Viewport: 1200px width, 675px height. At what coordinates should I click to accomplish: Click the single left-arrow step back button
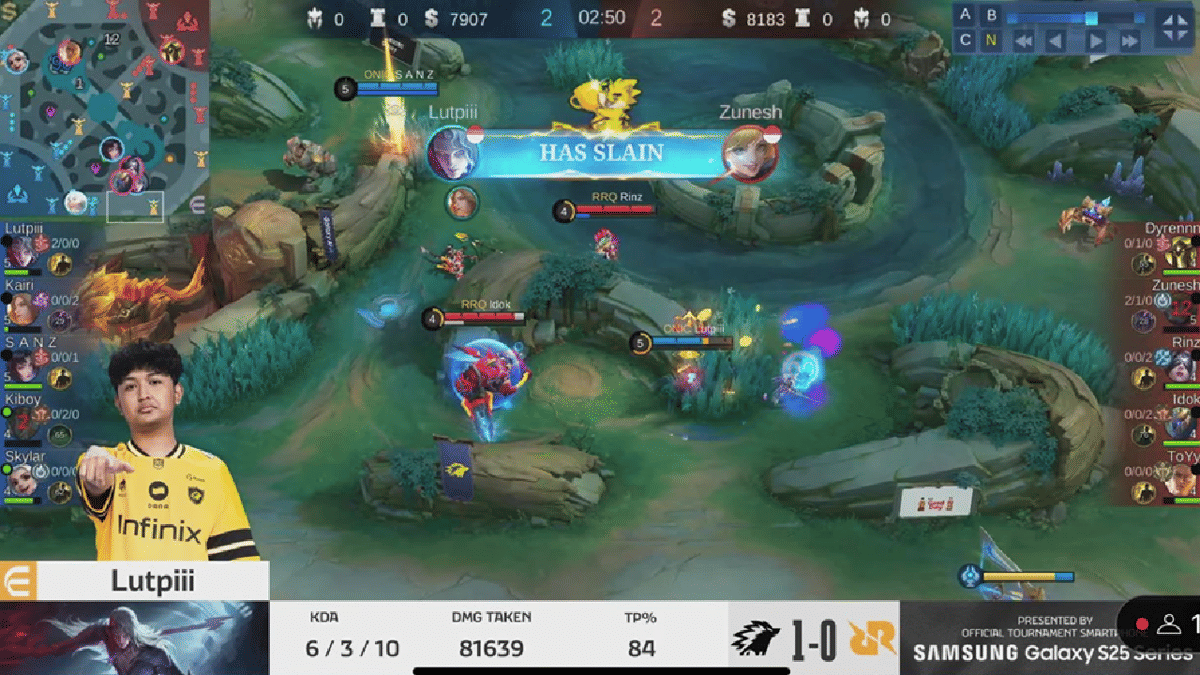point(1058,41)
